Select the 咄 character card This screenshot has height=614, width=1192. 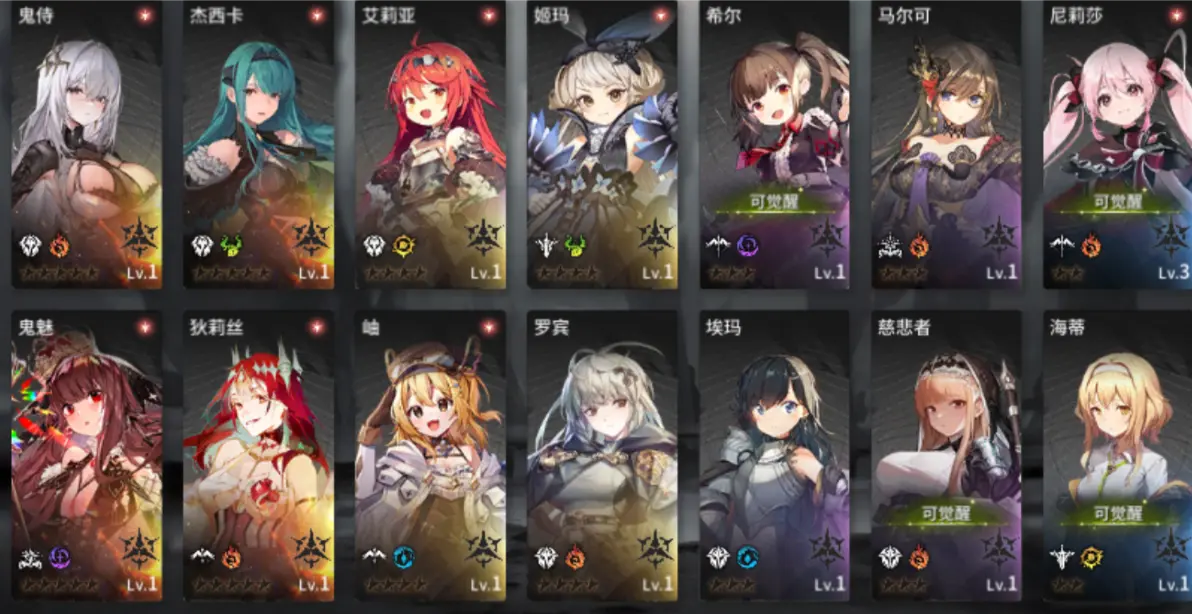pyautogui.click(x=430, y=455)
